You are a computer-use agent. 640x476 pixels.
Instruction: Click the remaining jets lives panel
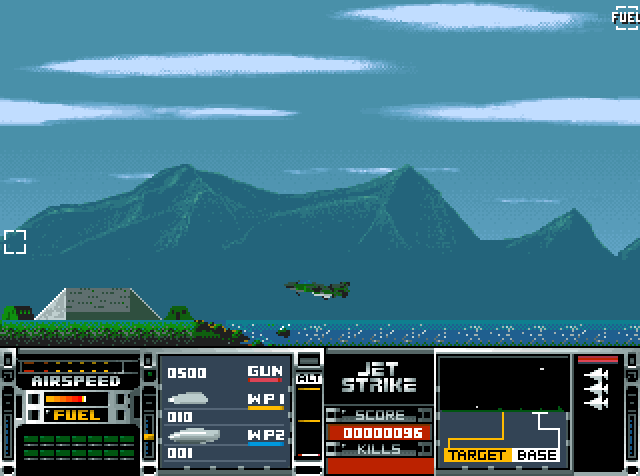coord(598,392)
